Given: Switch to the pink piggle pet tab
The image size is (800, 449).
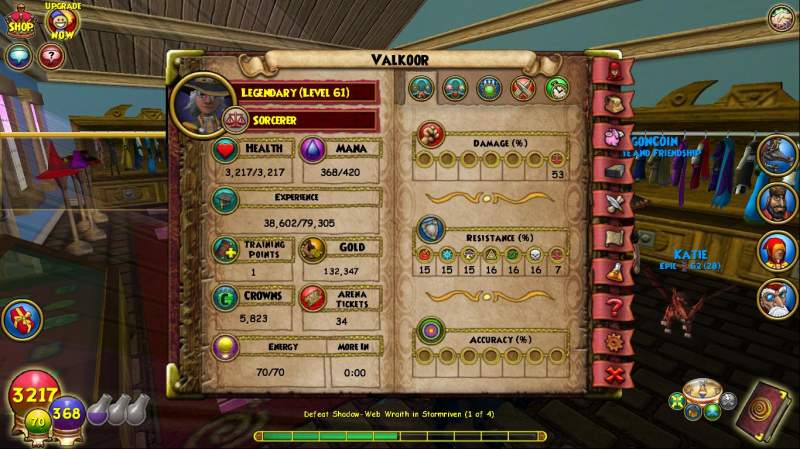Looking at the screenshot, I should 614,136.
